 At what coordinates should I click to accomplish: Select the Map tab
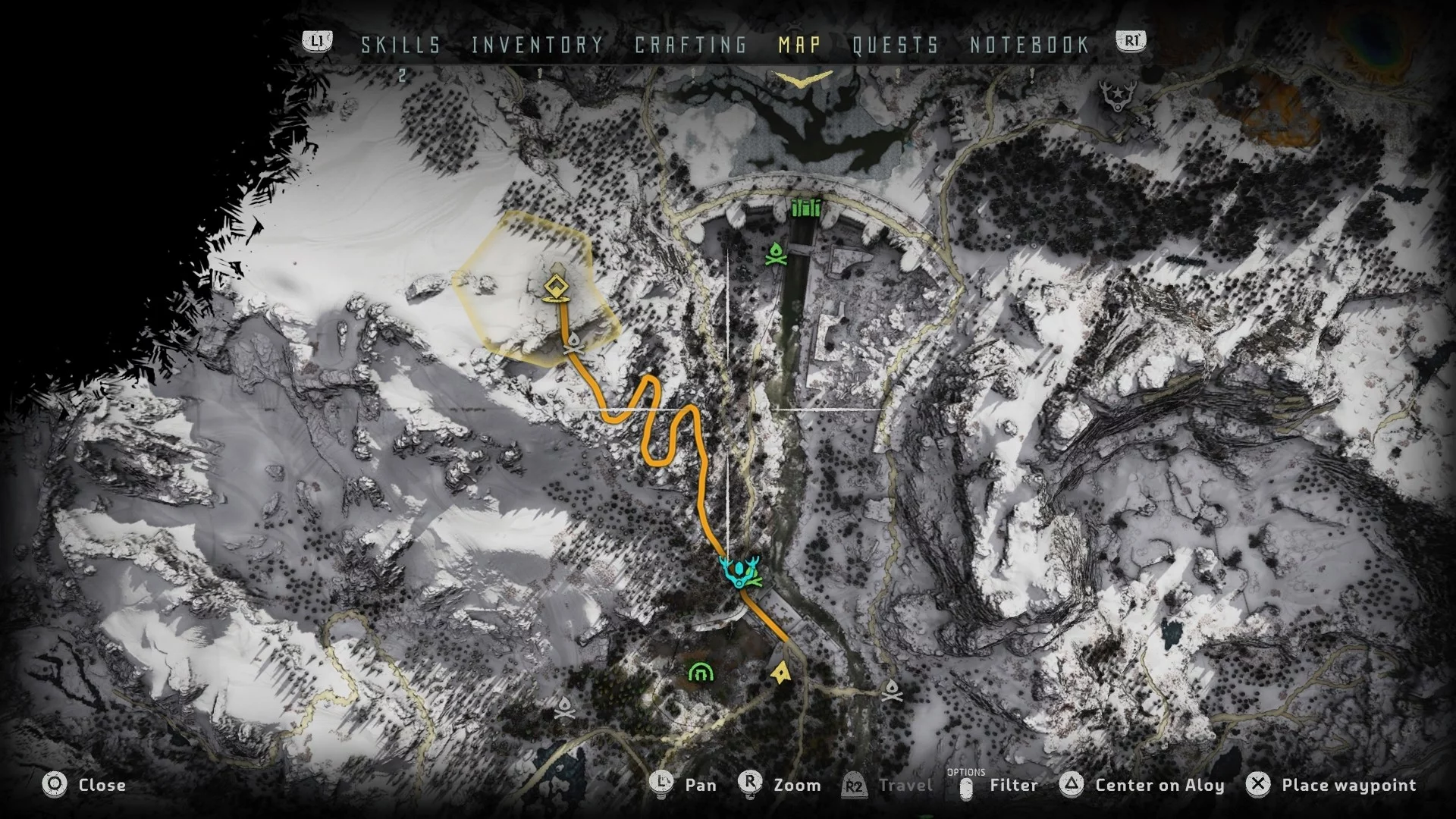[x=799, y=45]
